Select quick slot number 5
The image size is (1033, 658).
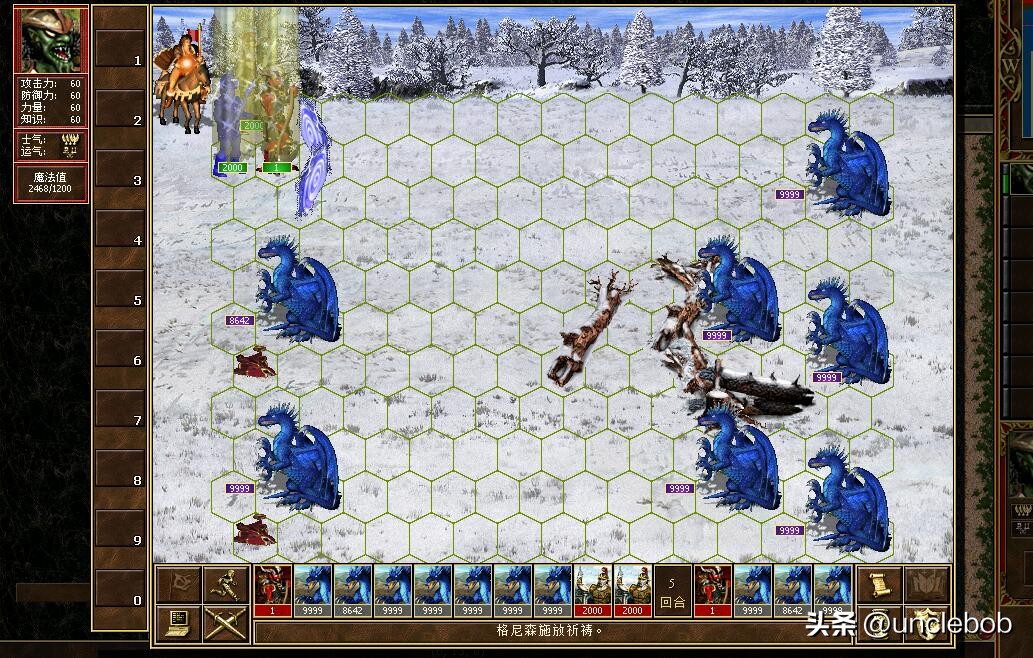tap(119, 300)
